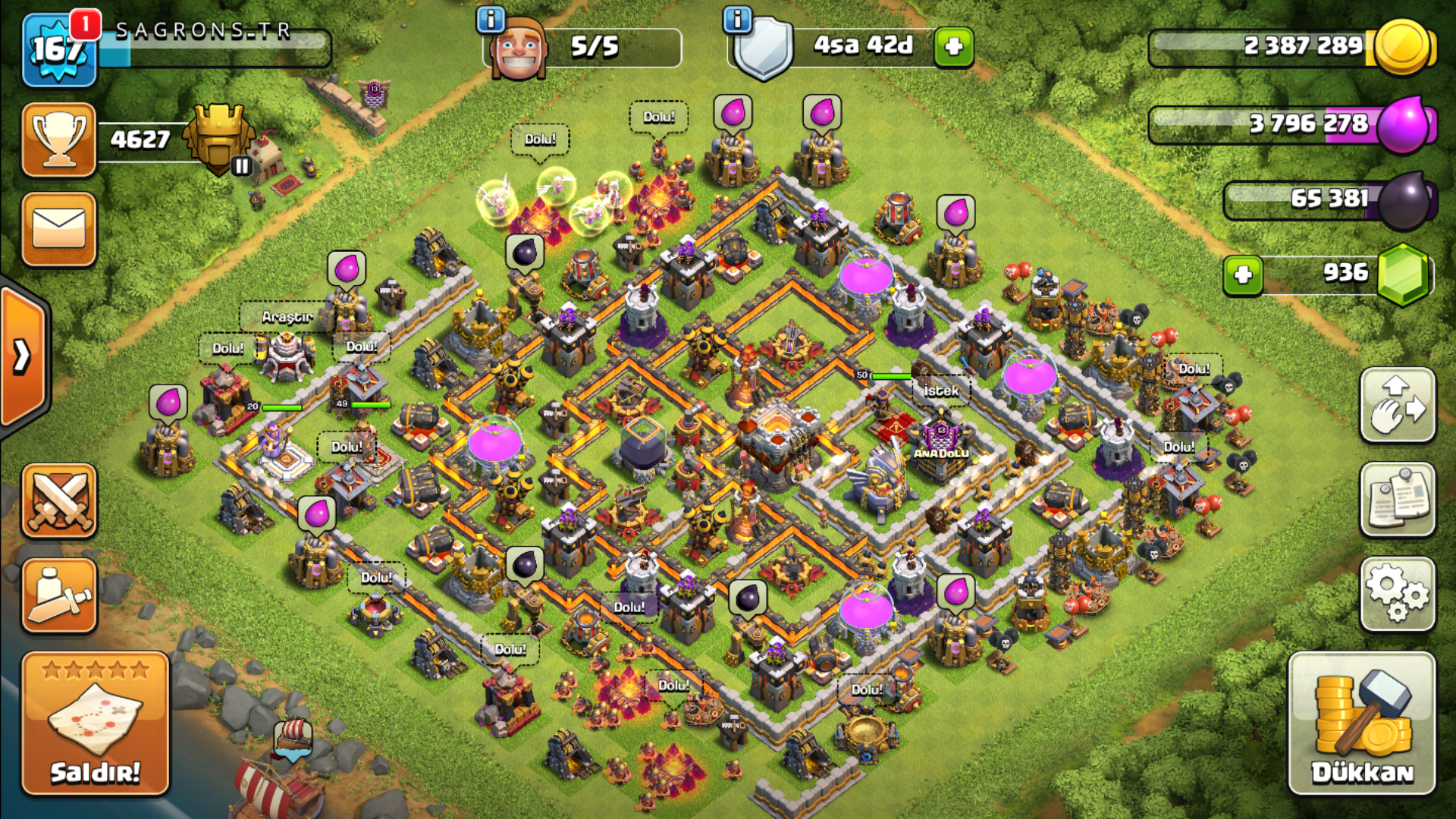Buy gems with the green plus
Viewport: 1456px width, 819px height.
click(1243, 275)
